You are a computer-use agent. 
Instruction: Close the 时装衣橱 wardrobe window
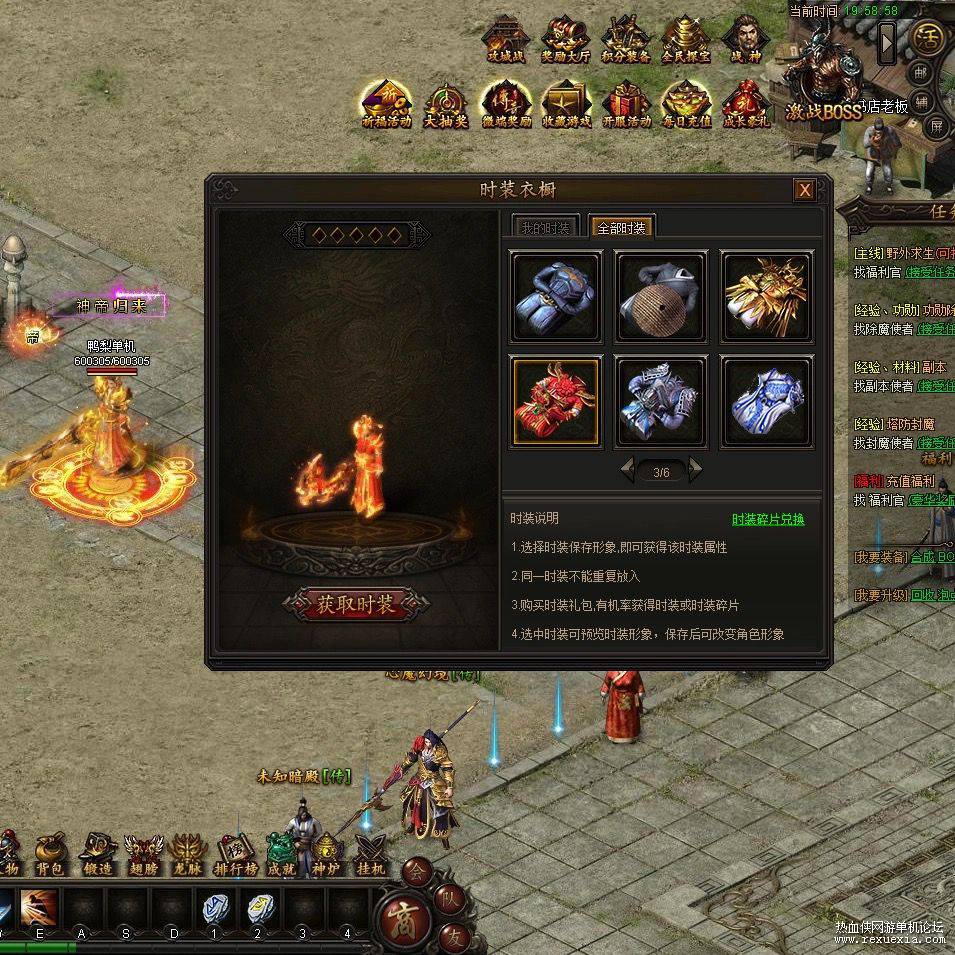[x=803, y=190]
